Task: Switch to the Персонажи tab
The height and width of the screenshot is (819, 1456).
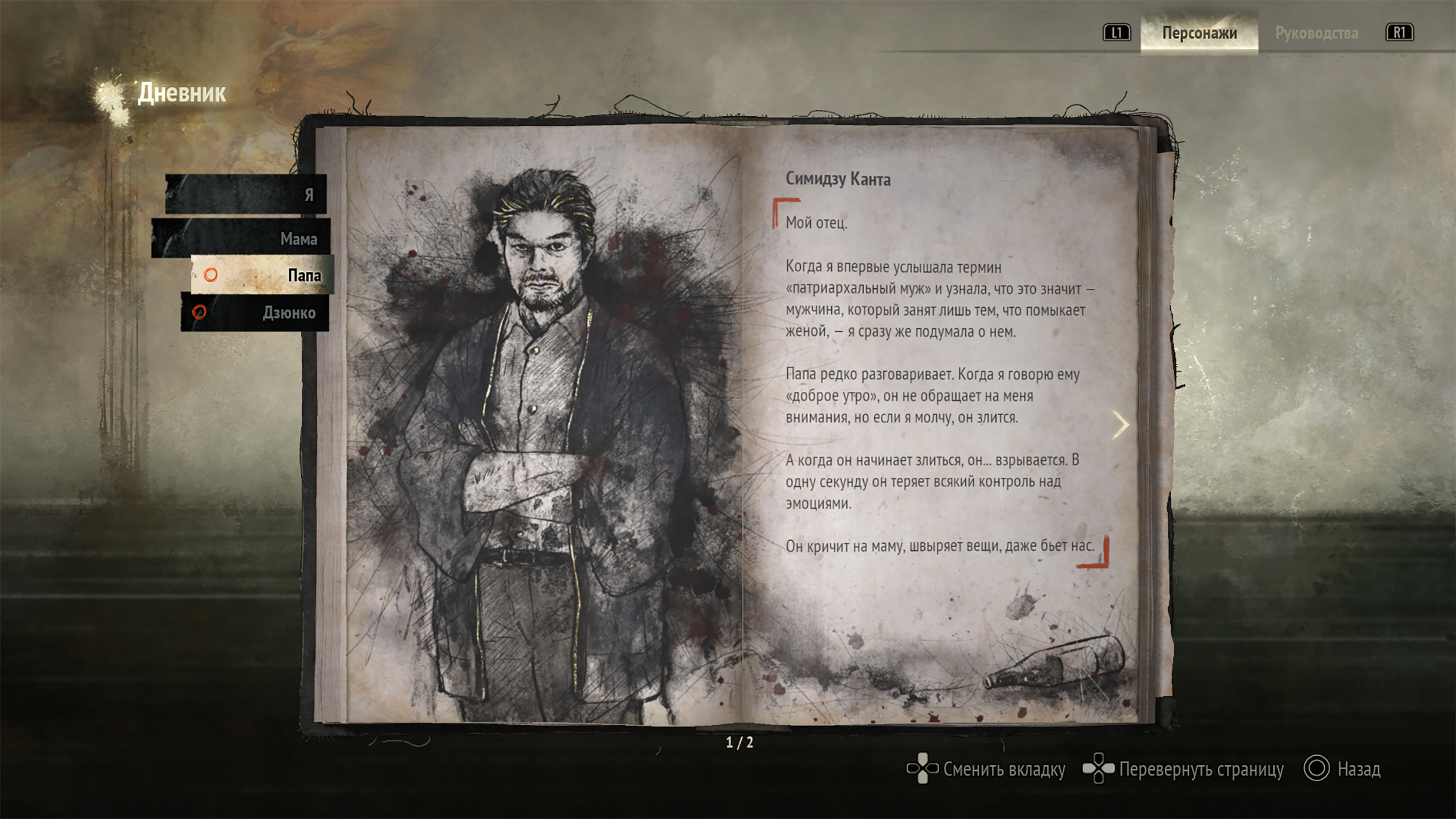Action: click(x=1199, y=33)
